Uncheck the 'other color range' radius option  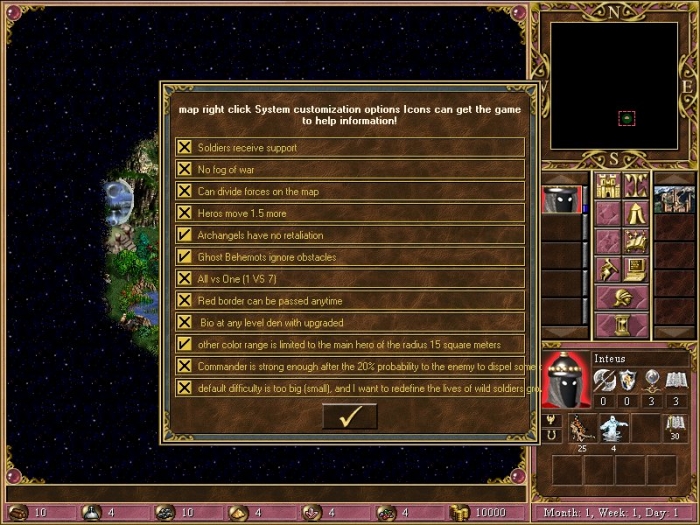point(185,344)
